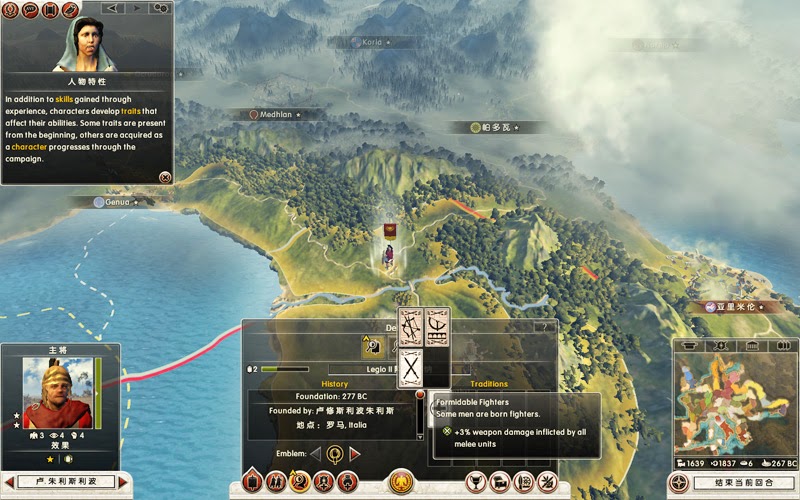
Task: Select the general's portrait
Action: [52, 393]
